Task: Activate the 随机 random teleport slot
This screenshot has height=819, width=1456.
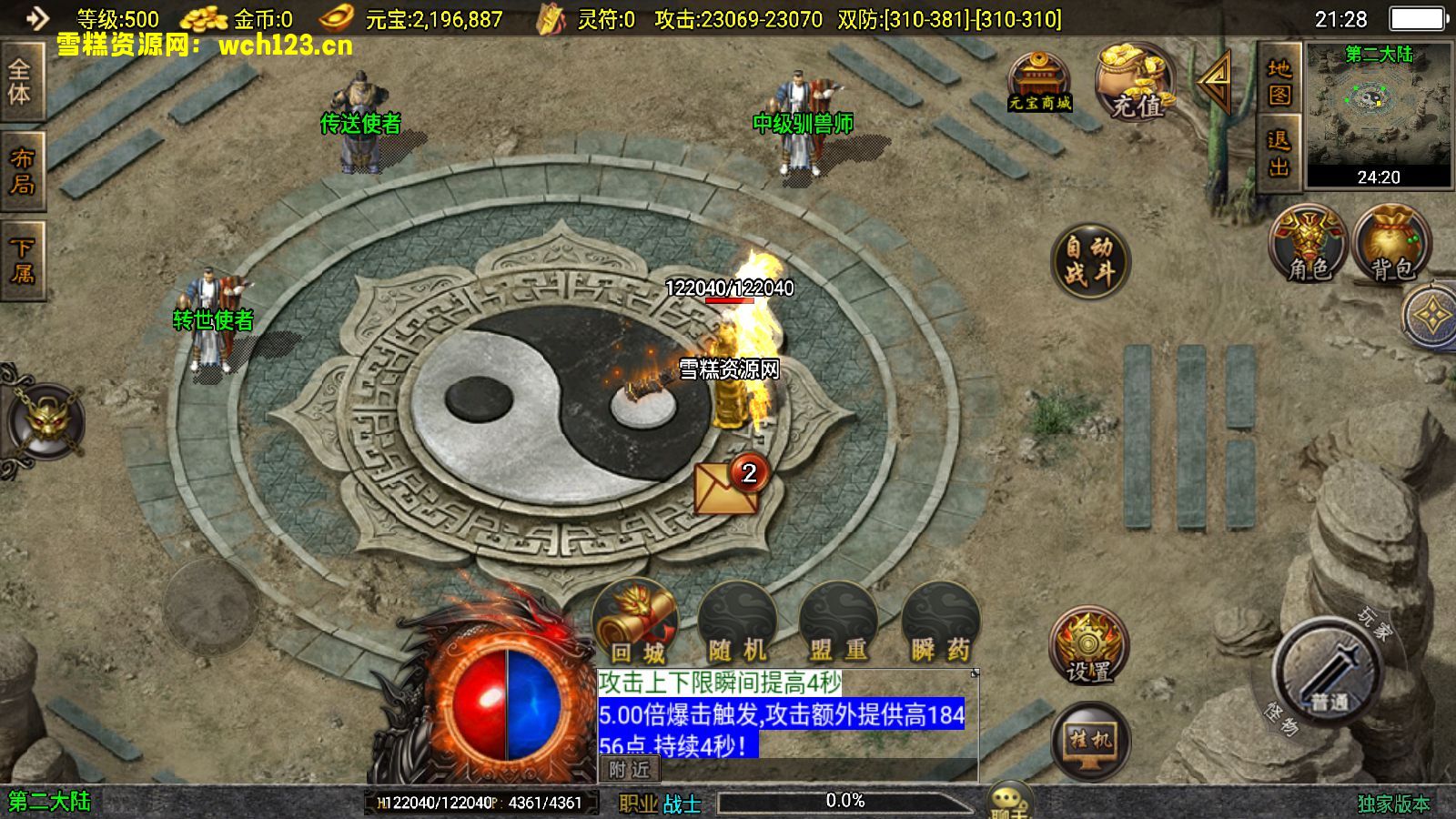Action: tap(738, 623)
